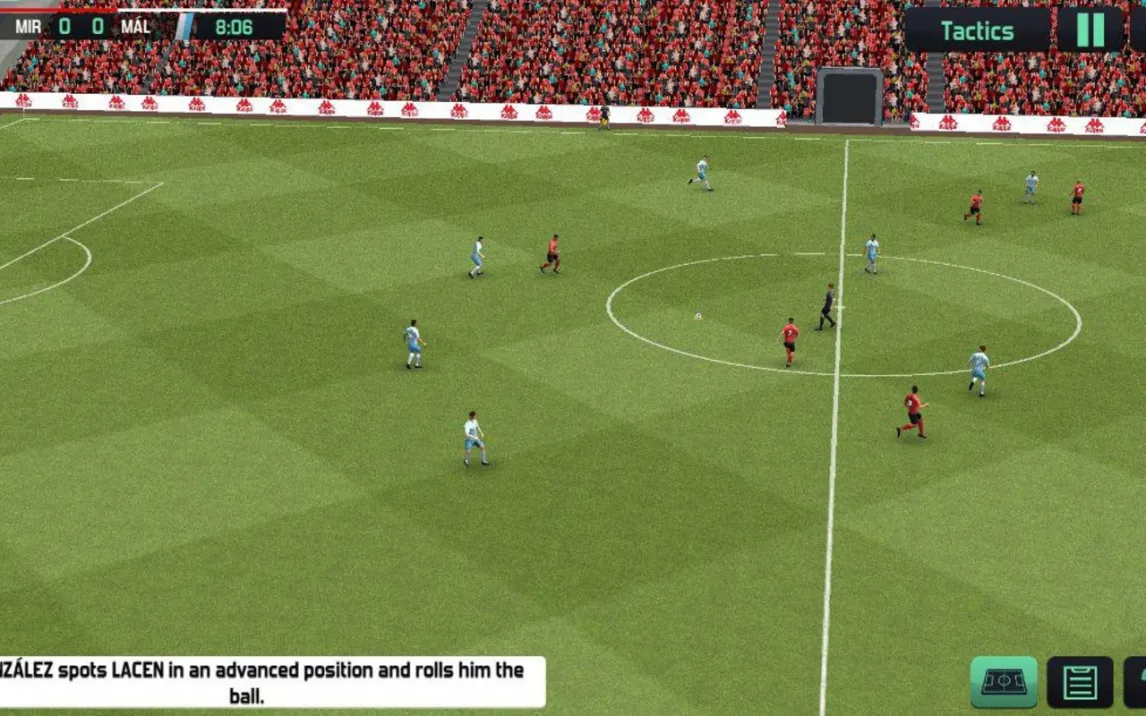Open the Tactics screen
The width and height of the screenshot is (1146, 716).
(977, 31)
